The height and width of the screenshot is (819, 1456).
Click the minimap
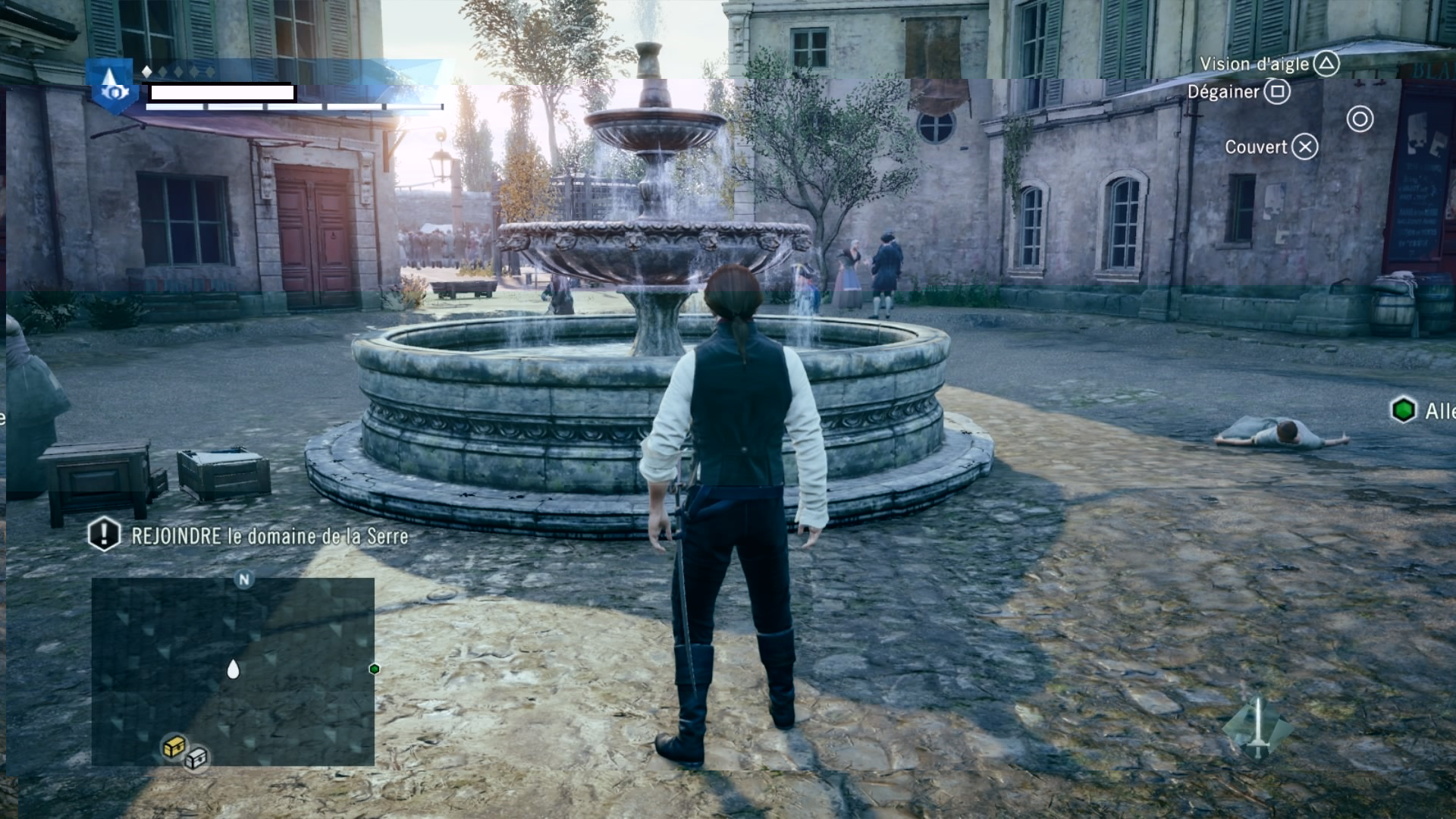(233, 671)
